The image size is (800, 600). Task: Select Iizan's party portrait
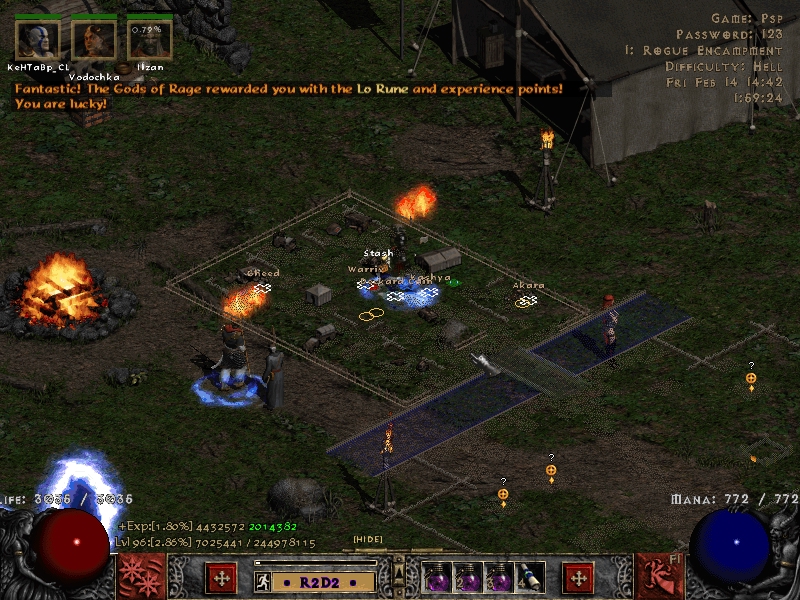(x=149, y=39)
